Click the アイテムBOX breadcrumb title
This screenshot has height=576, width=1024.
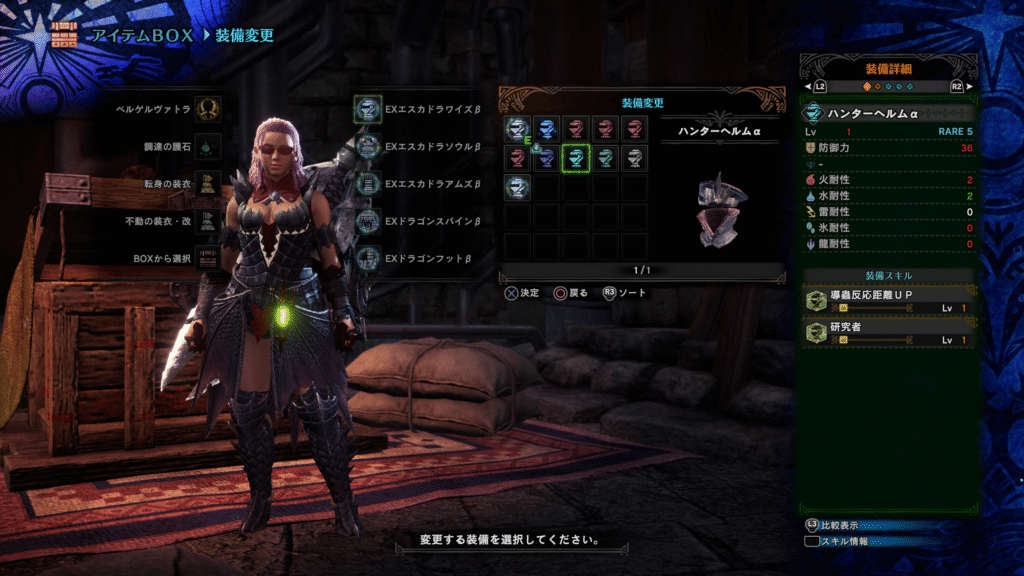click(139, 36)
